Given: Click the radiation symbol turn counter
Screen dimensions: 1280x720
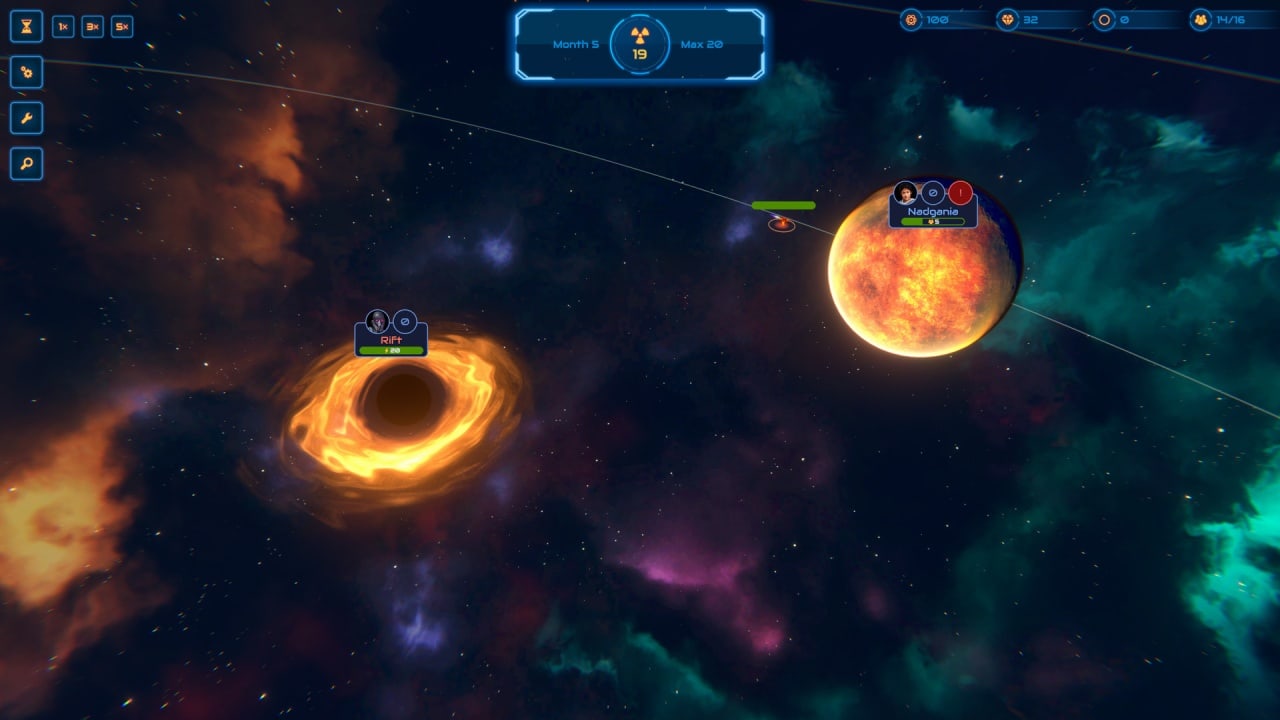Looking at the screenshot, I should click(x=640, y=44).
